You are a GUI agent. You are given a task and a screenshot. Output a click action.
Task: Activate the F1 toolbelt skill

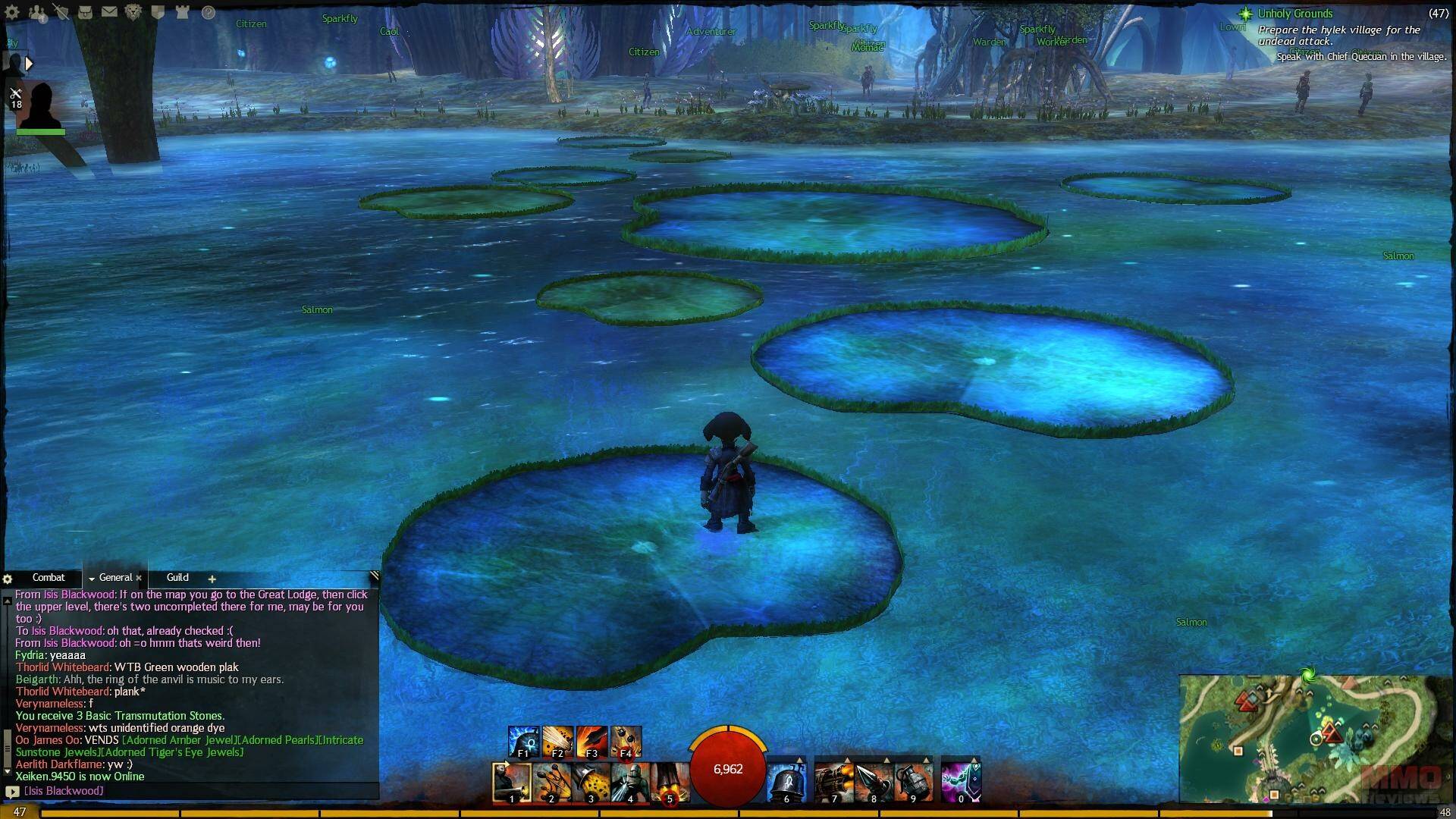pos(523,742)
